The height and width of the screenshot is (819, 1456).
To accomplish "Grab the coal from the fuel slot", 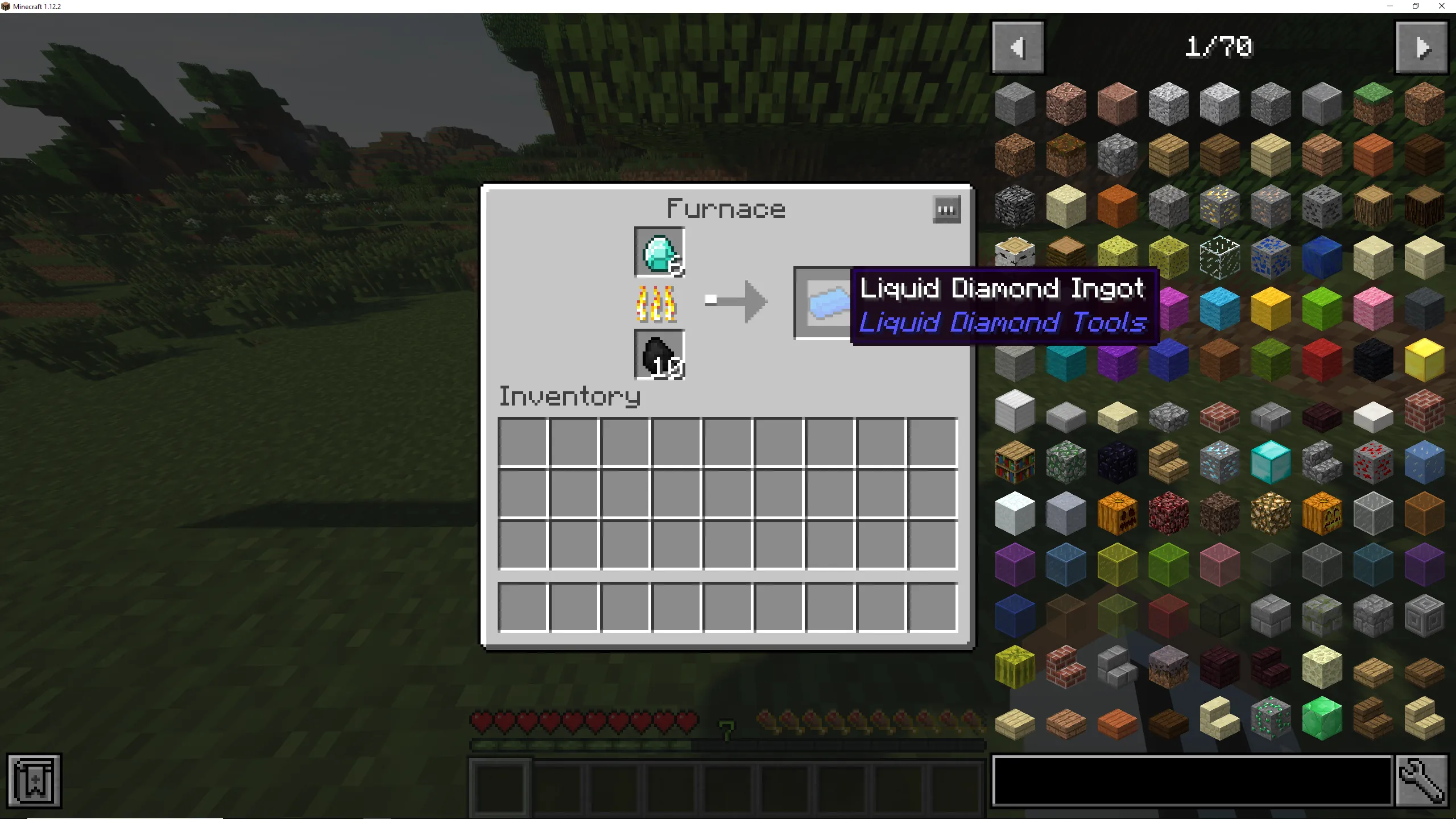I will click(659, 355).
